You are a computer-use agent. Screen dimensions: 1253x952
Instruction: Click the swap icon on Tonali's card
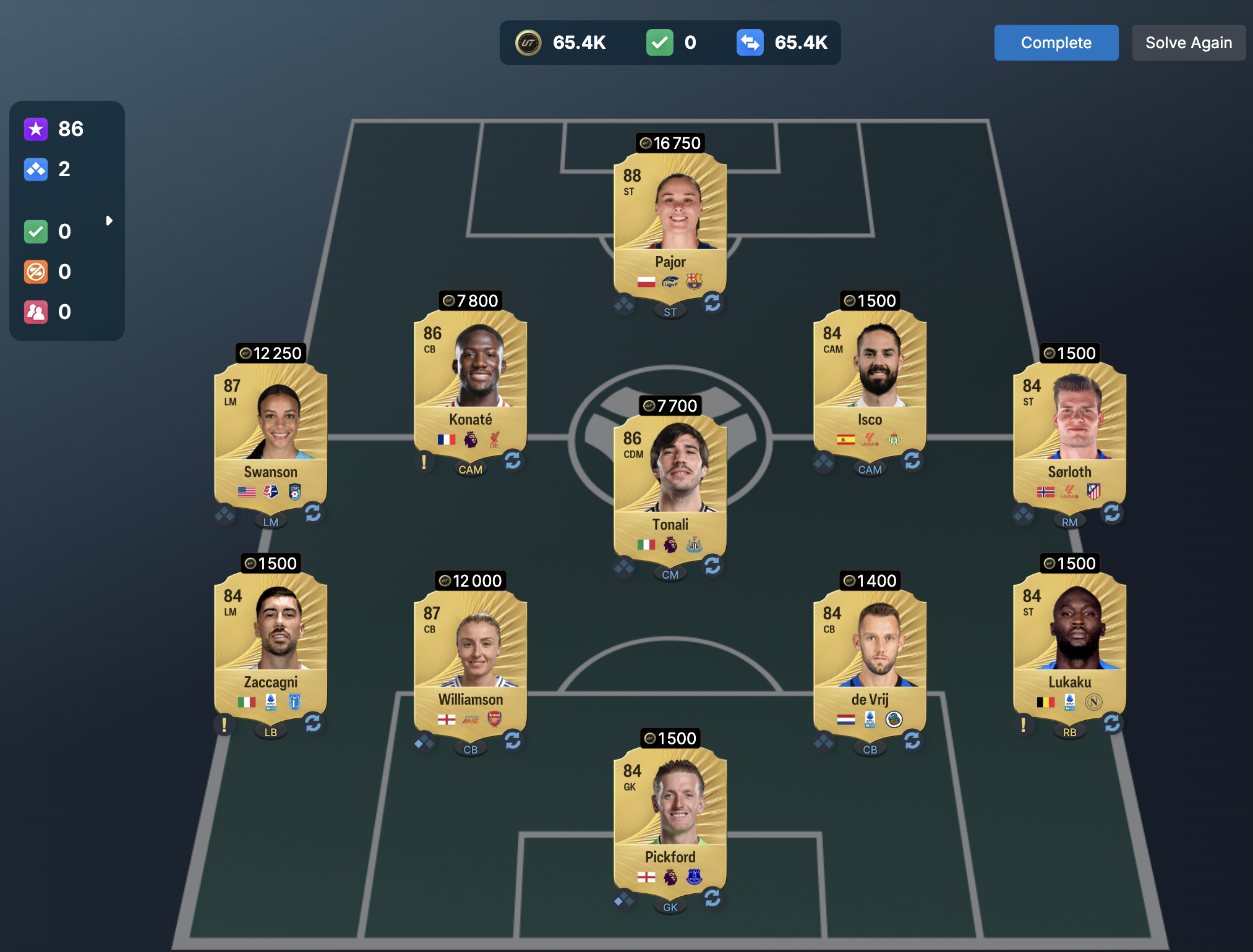pyautogui.click(x=712, y=565)
